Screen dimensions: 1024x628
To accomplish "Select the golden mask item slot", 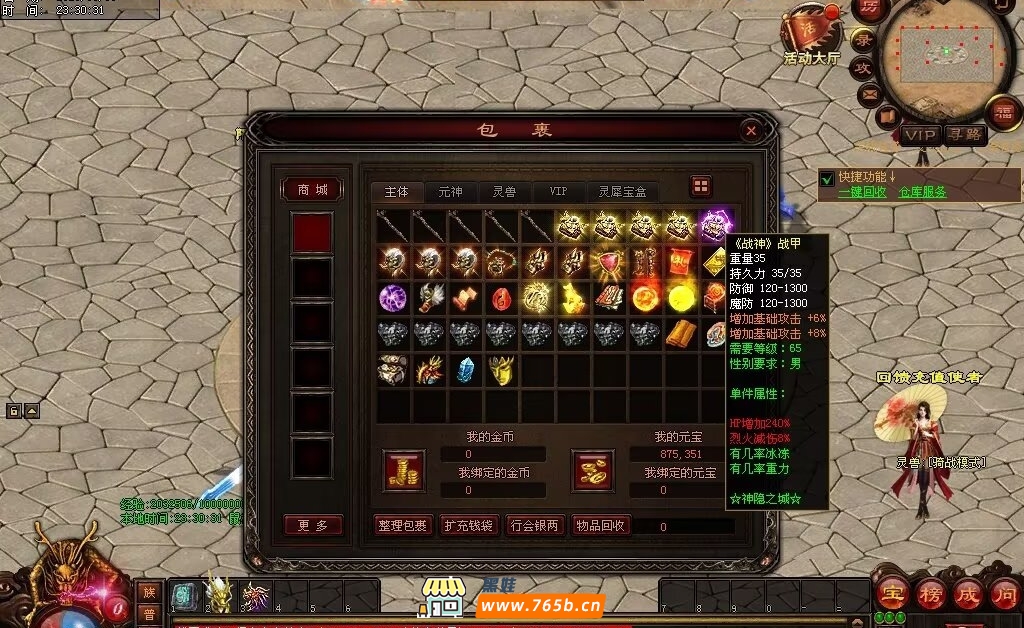I will pos(500,369).
